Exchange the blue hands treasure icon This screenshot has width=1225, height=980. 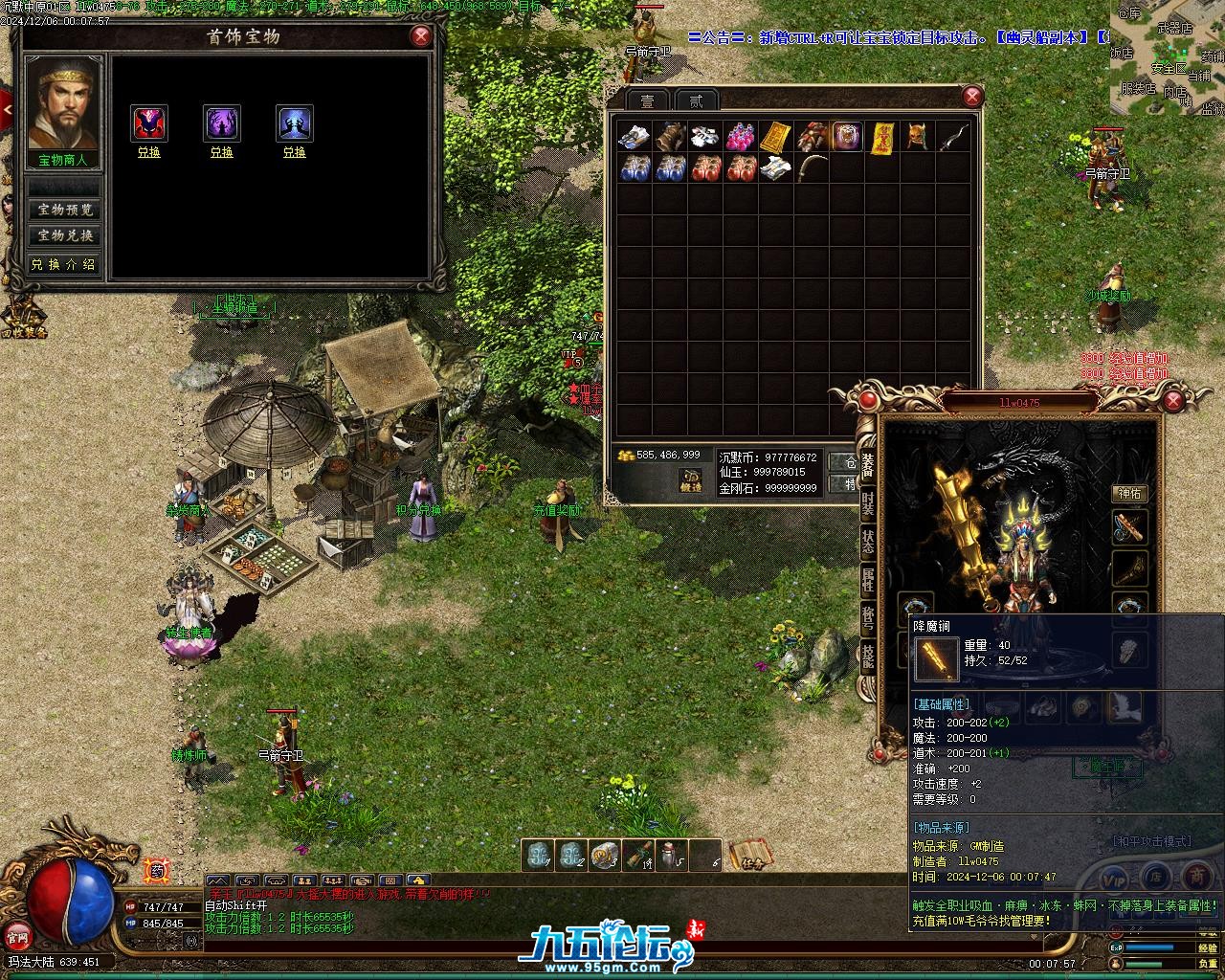click(295, 152)
